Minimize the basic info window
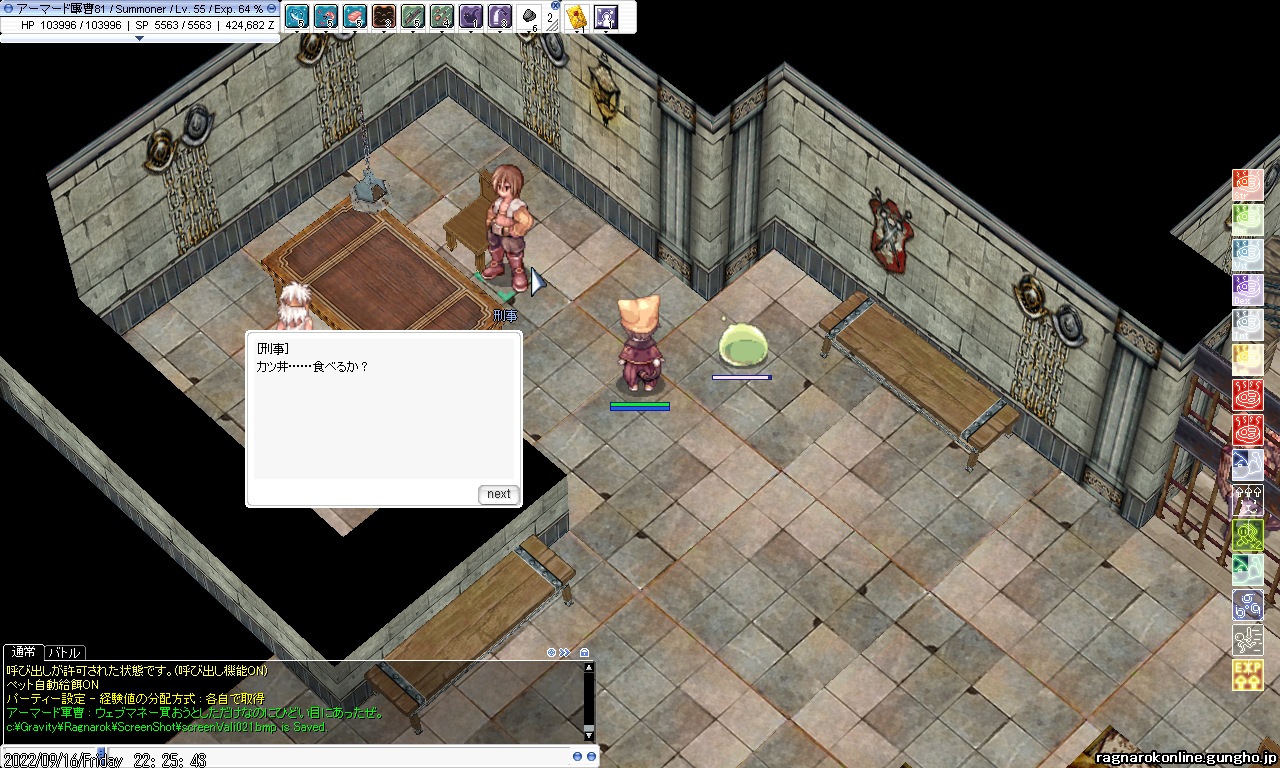This screenshot has height=768, width=1280. tap(271, 8)
